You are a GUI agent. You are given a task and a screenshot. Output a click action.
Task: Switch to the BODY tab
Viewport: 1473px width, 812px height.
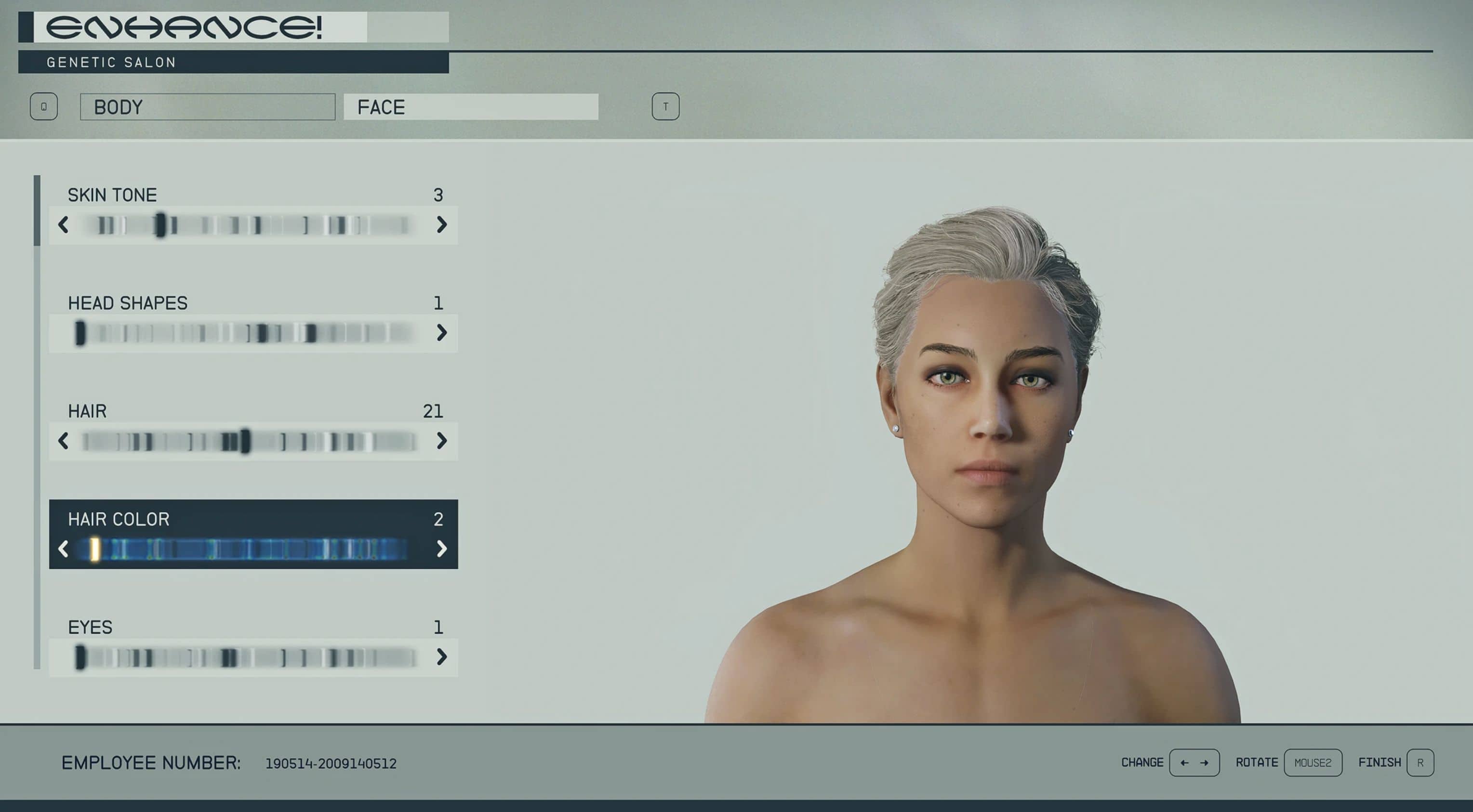207,107
